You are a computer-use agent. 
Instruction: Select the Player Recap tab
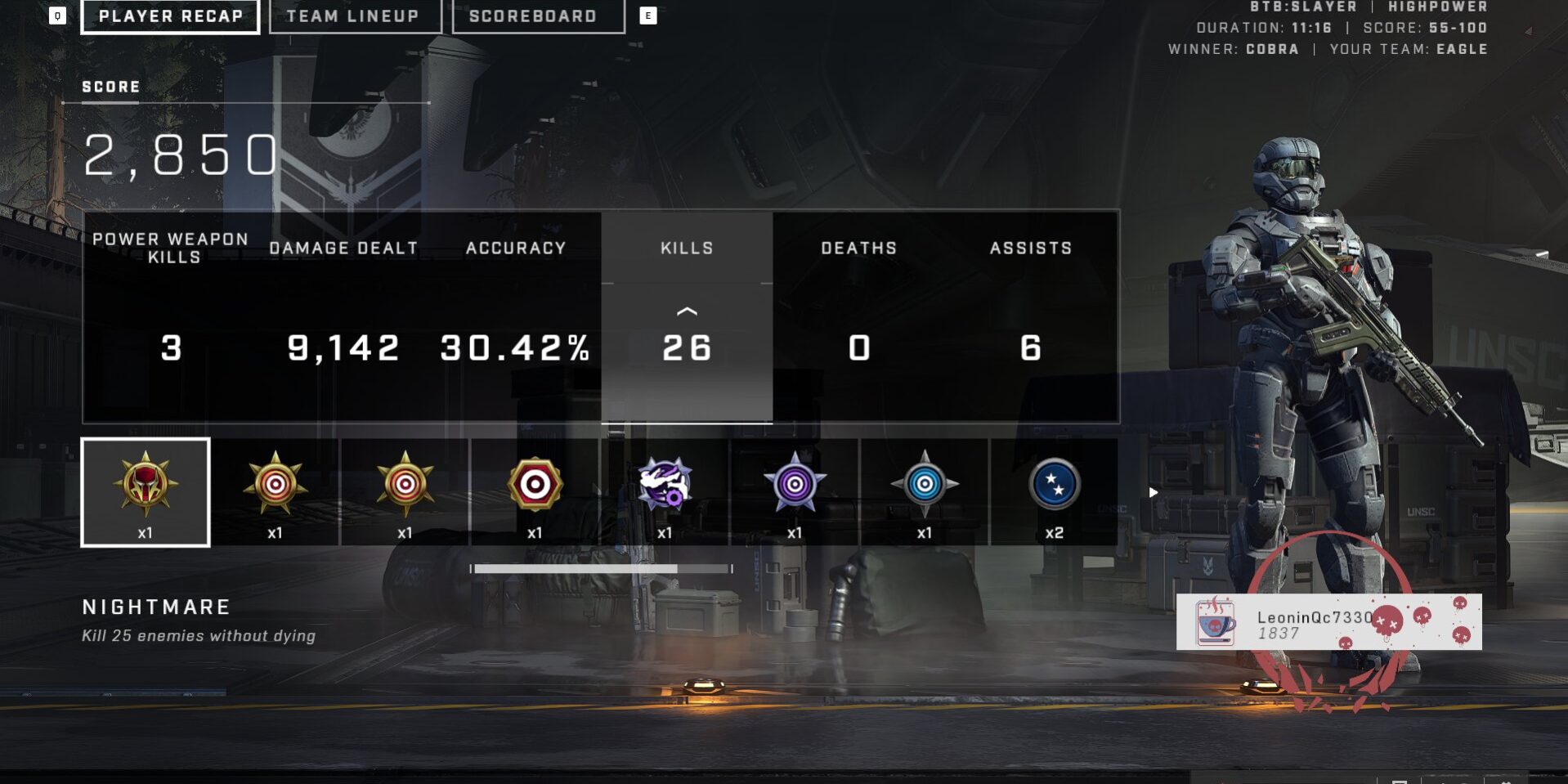coord(170,16)
